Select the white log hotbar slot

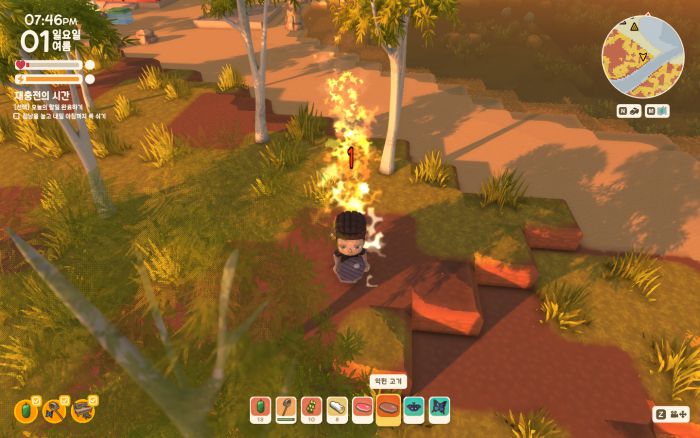pos(336,408)
